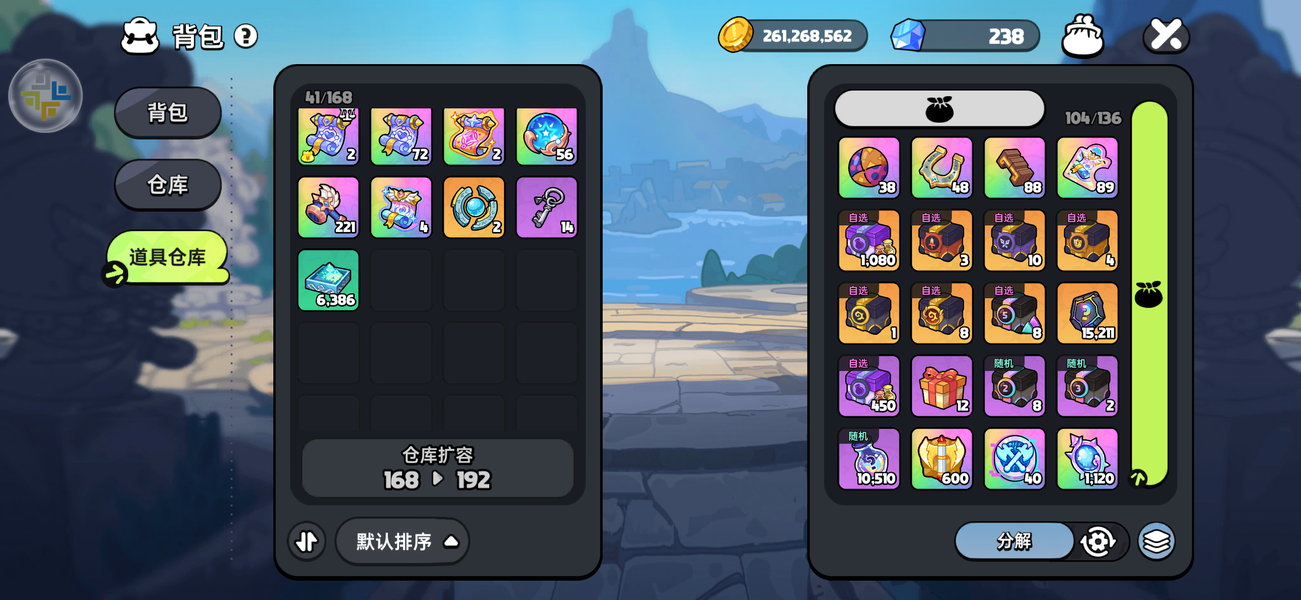Image resolution: width=1301 pixels, height=600 pixels.
Task: Expand warehouse capacity via 仓库扩容
Action: point(438,468)
